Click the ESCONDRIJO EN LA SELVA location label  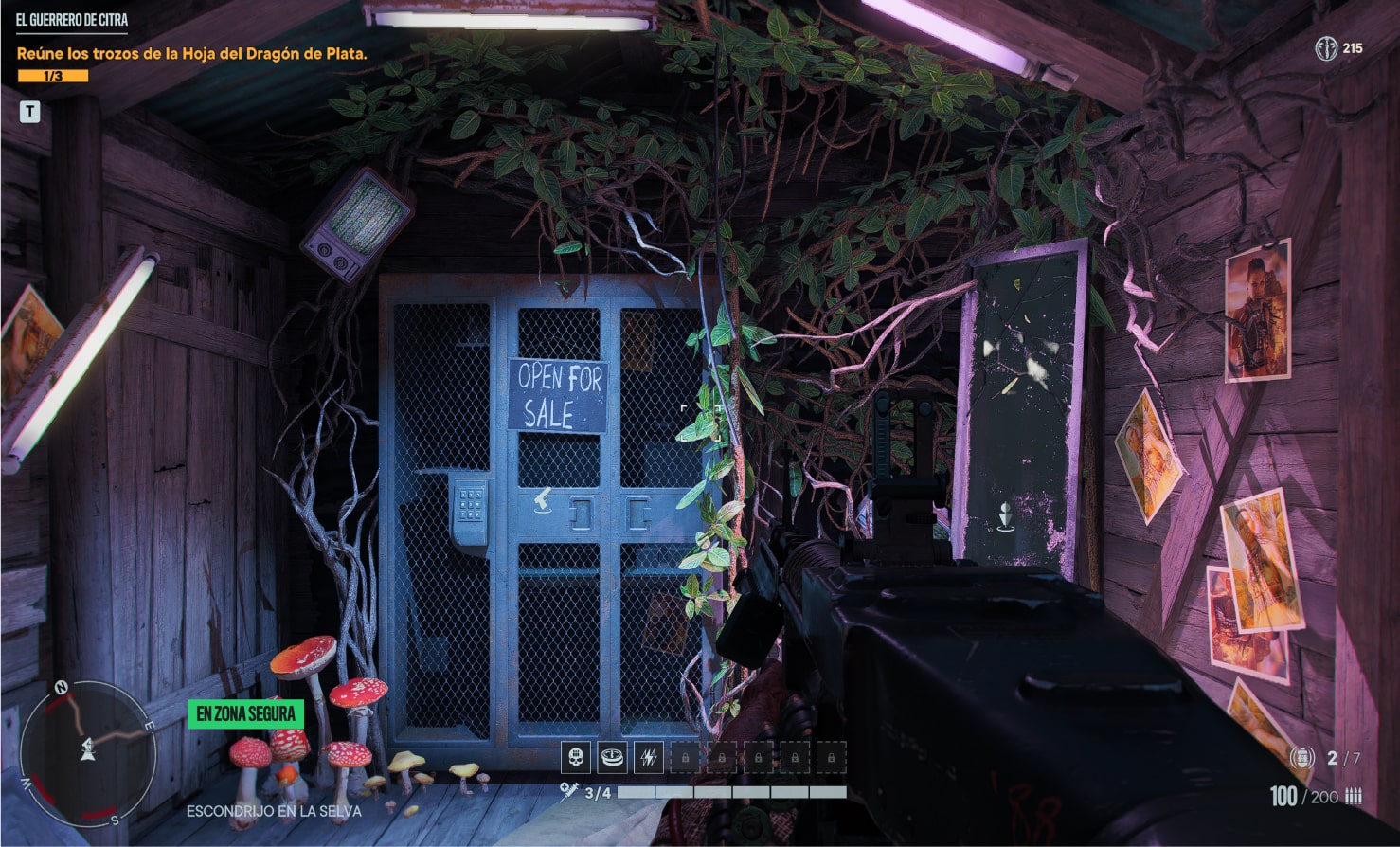[275, 811]
